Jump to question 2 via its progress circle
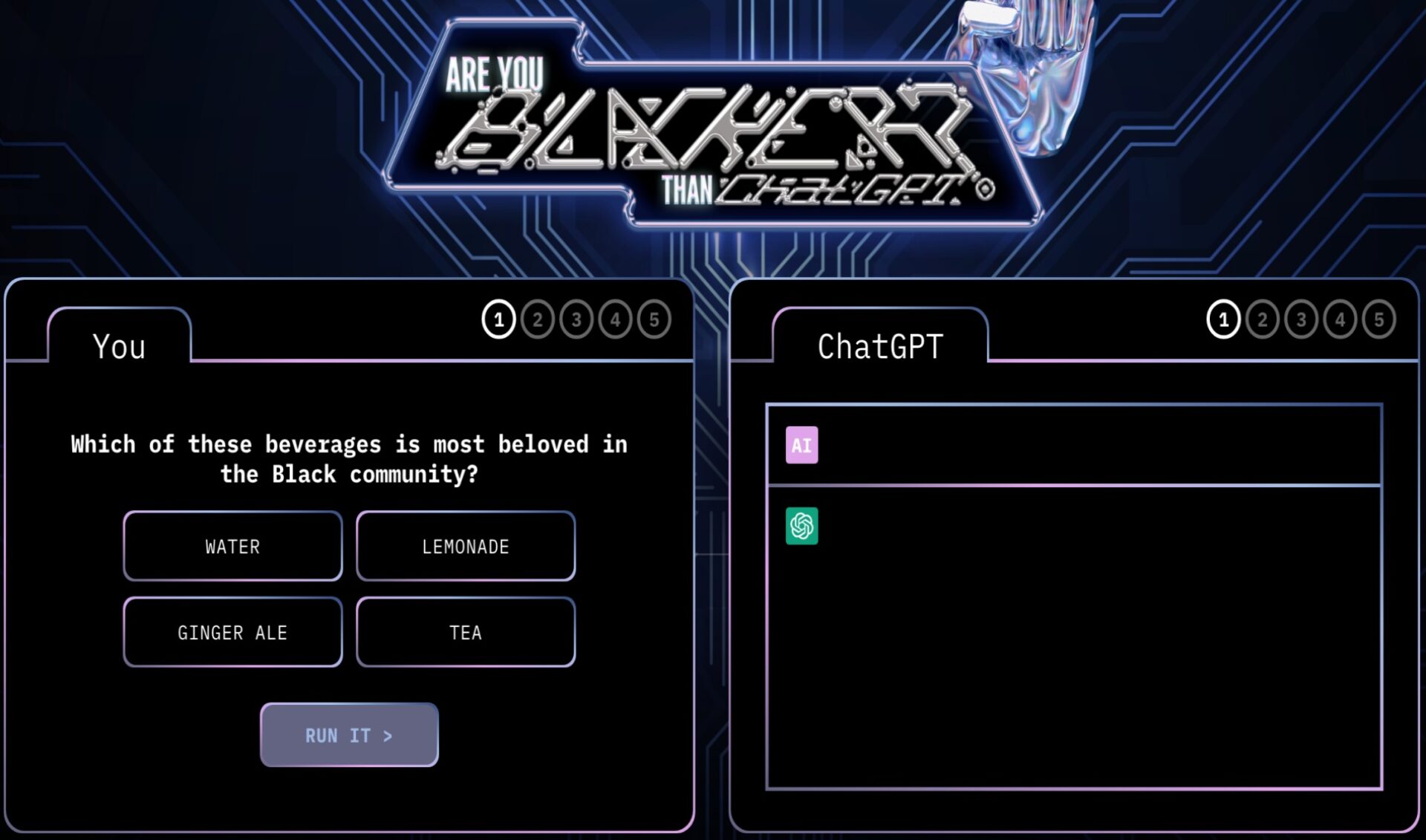 537,319
